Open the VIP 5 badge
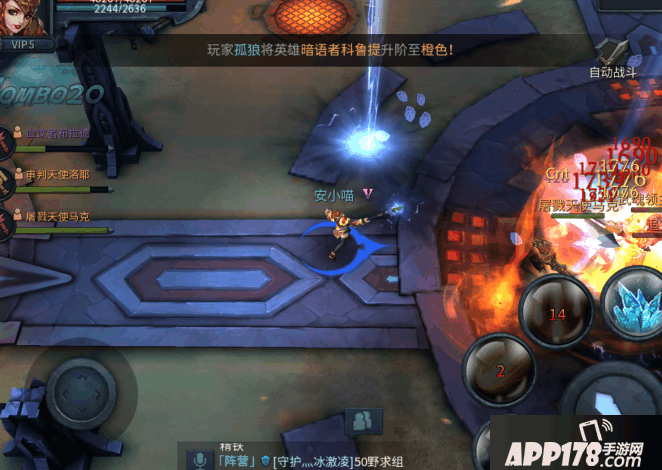This screenshot has height=470, width=662. pos(17,45)
